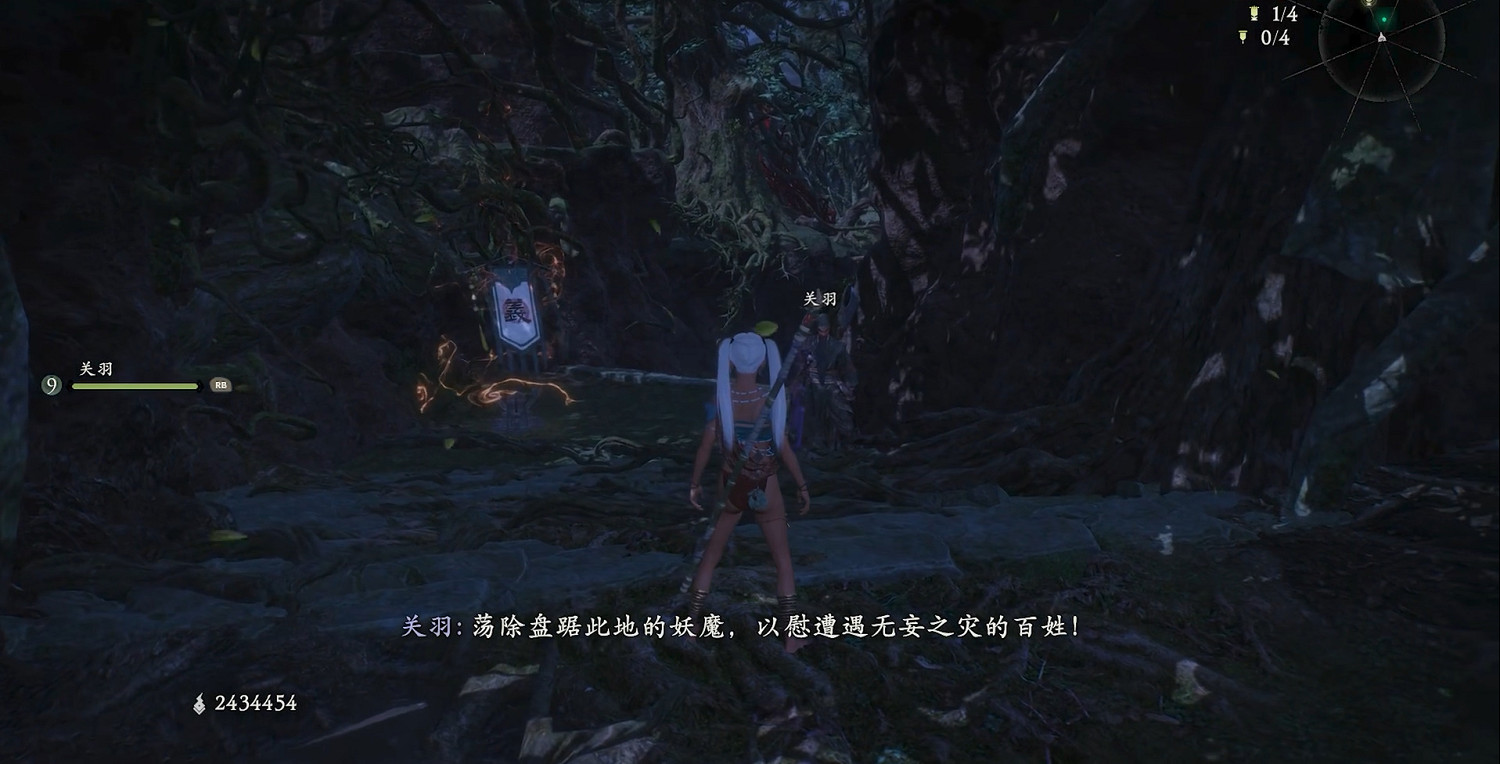Viewport: 1500px width, 764px height.
Task: Toggle the battle flag progress tracker
Action: (1270, 14)
